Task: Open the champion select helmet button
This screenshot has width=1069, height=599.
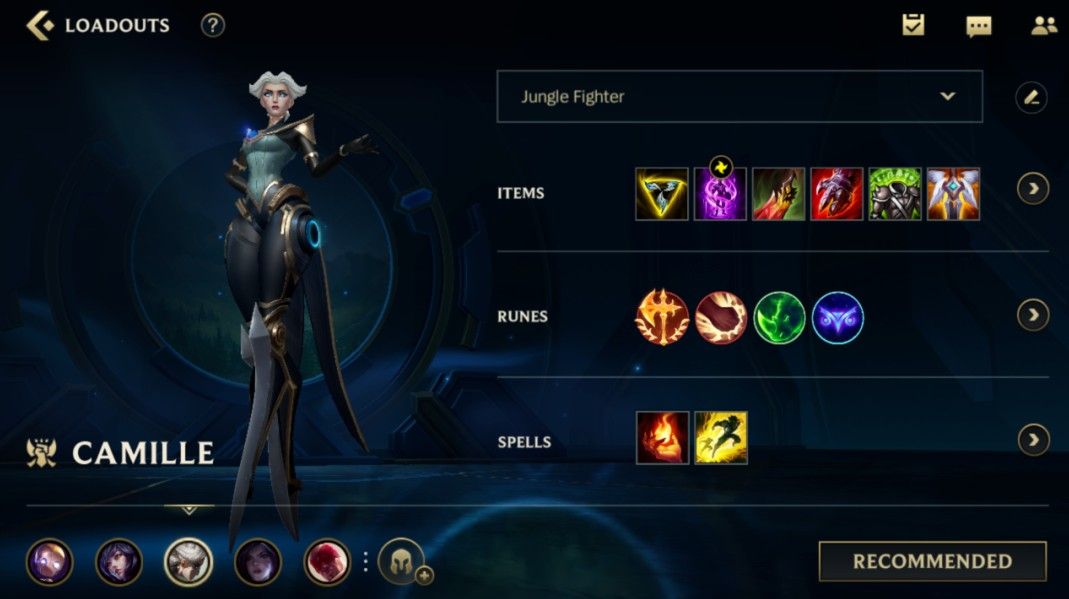Action: pos(401,561)
